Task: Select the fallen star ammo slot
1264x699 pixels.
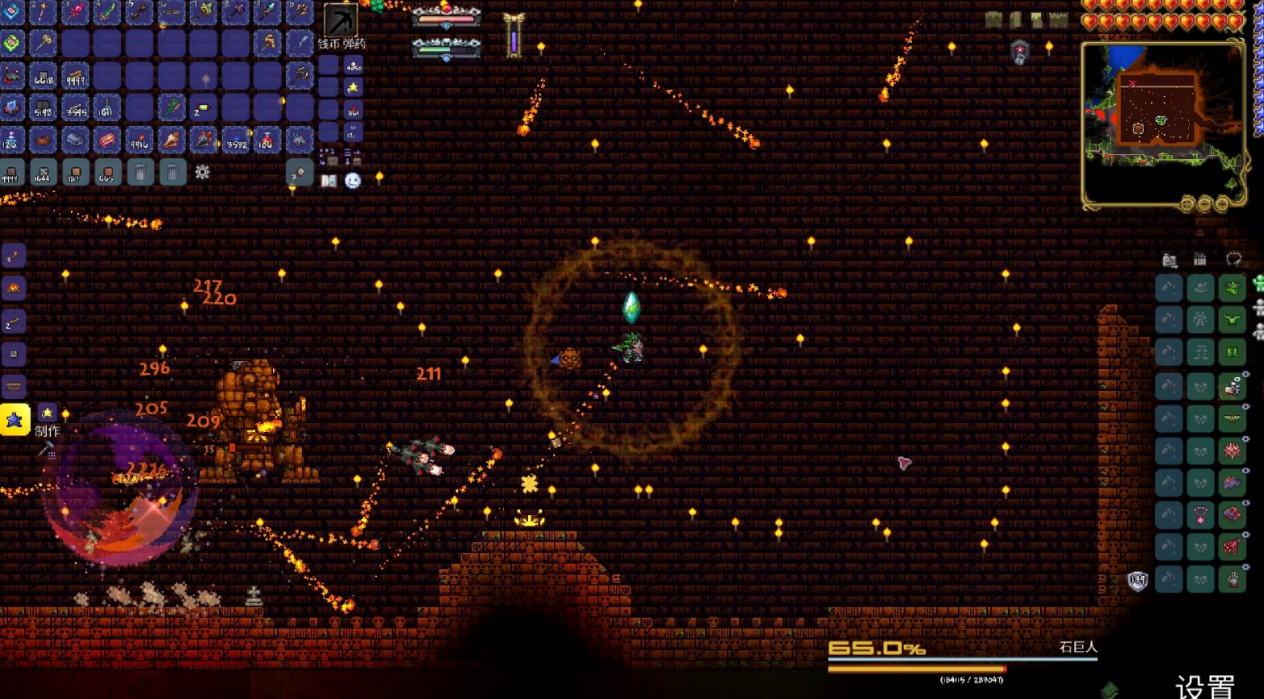Action: 354,87
